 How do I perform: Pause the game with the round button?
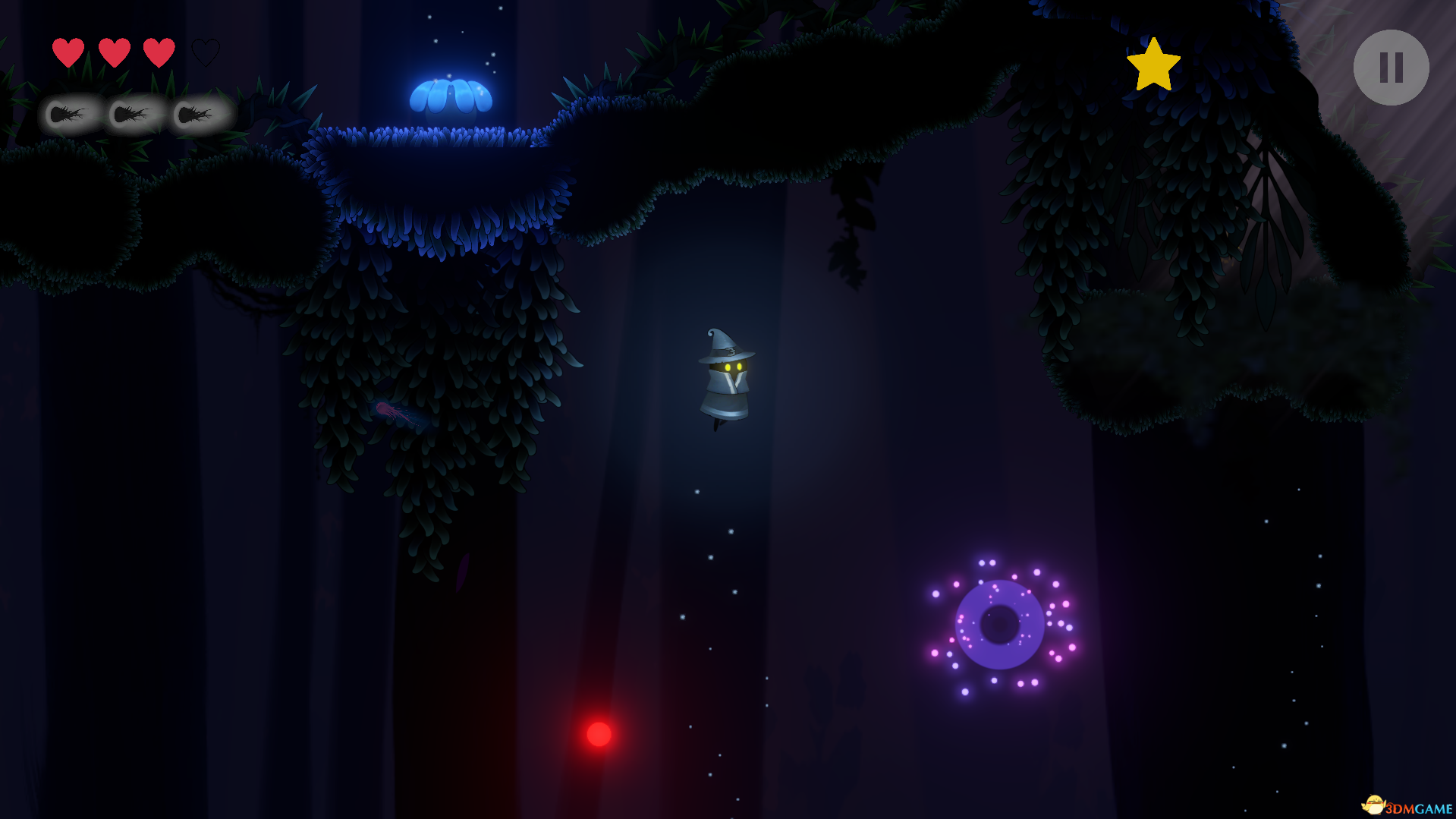pos(1391,68)
